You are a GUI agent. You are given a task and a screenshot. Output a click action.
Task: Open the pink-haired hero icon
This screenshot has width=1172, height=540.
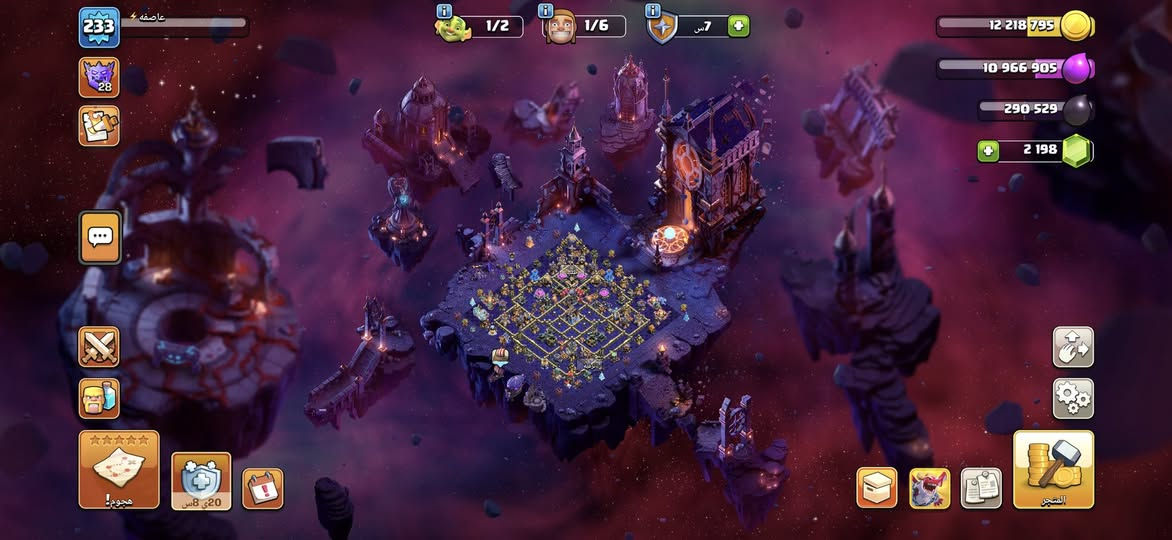pyautogui.click(x=929, y=488)
